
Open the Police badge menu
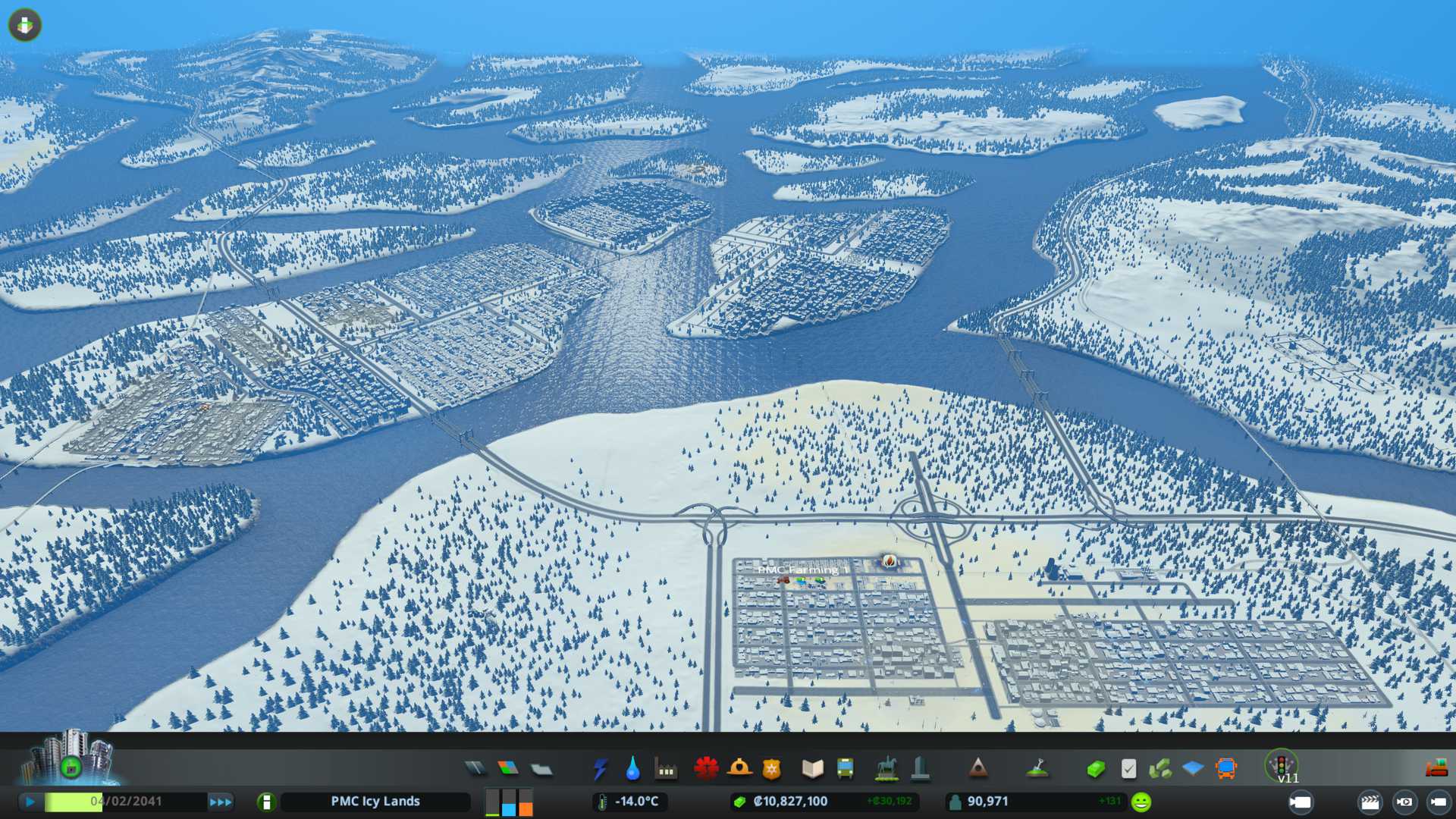[772, 769]
